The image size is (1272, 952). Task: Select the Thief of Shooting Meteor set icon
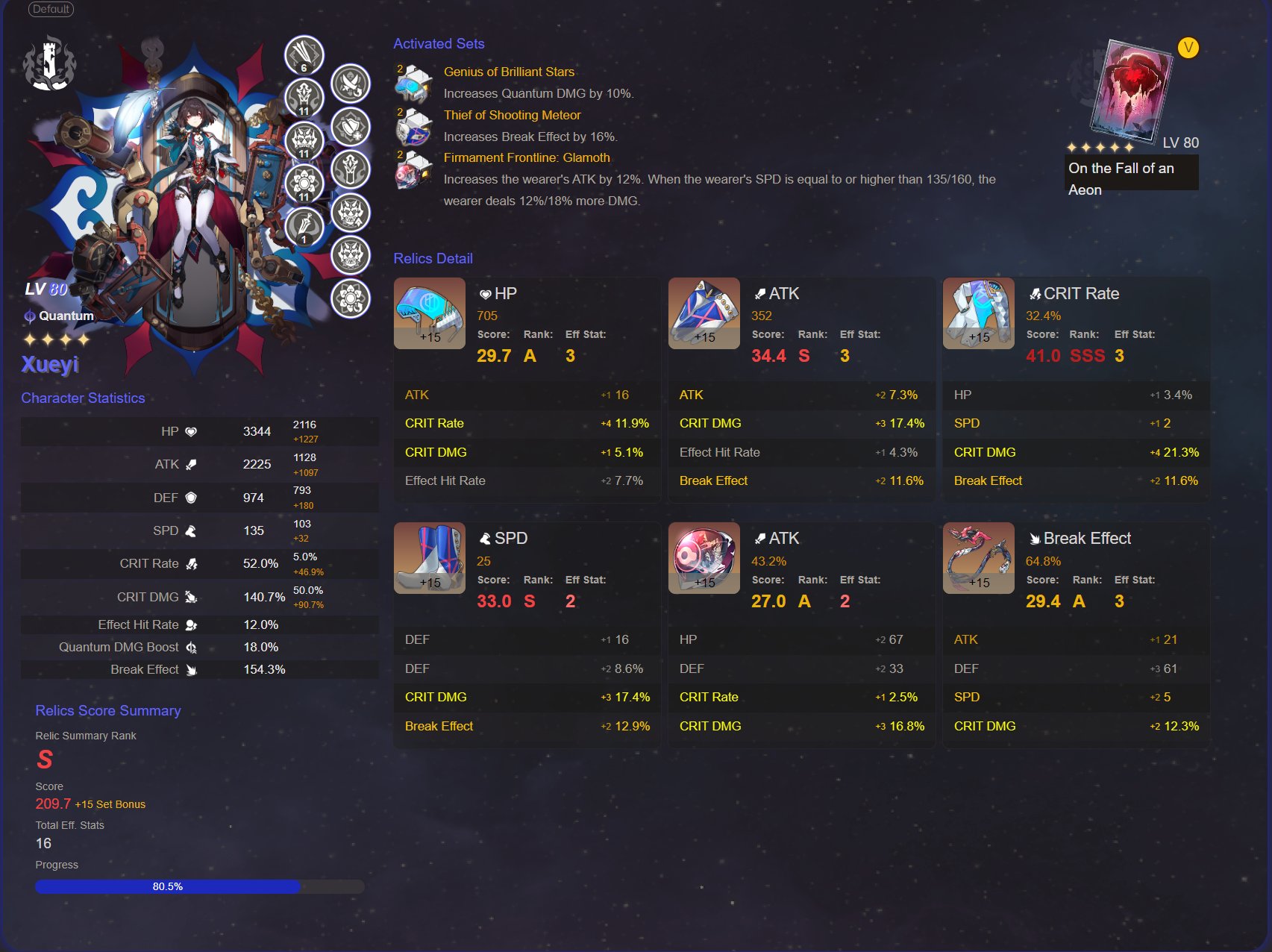tap(414, 126)
